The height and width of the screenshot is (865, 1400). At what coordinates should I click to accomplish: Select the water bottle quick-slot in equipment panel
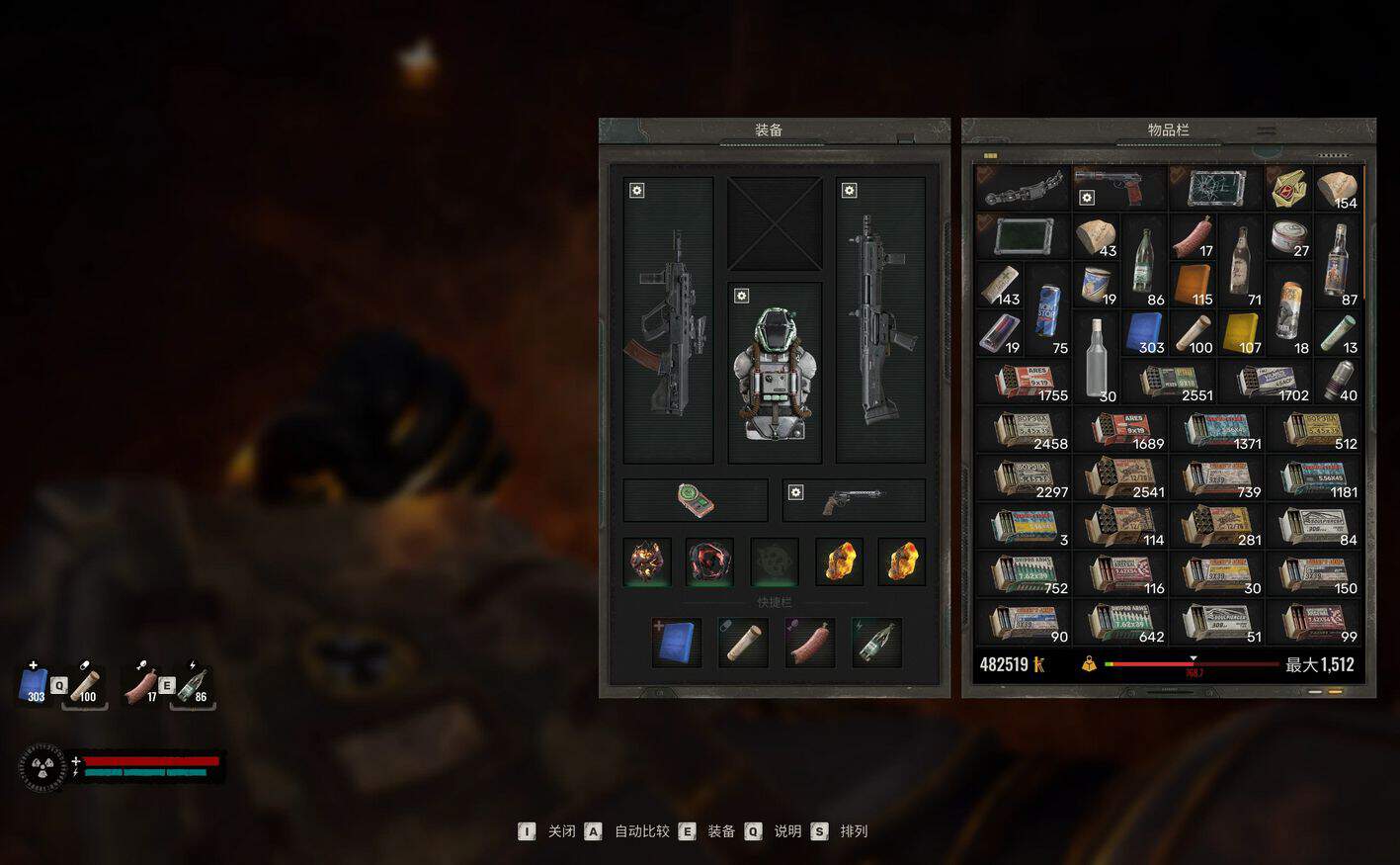point(876,643)
